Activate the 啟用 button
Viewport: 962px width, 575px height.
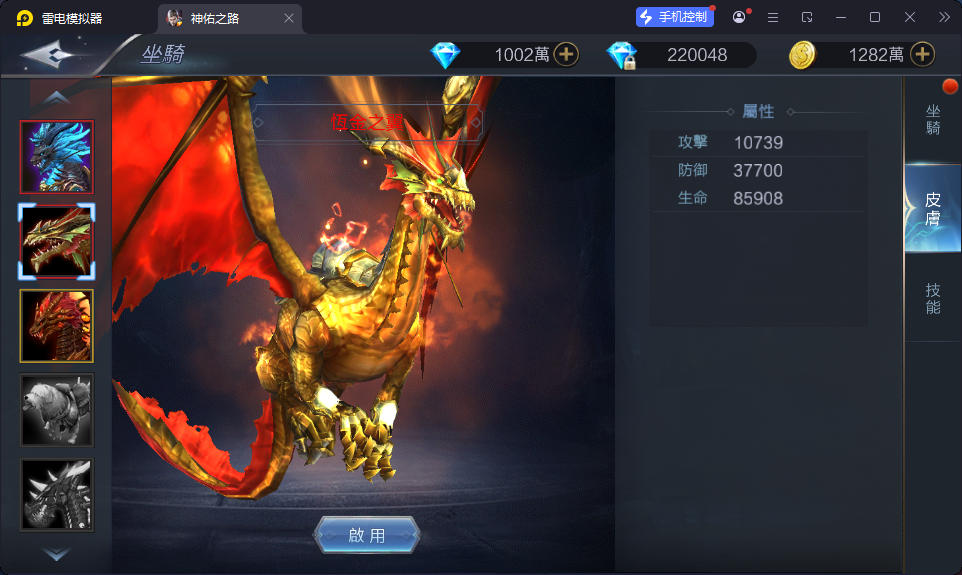click(366, 535)
